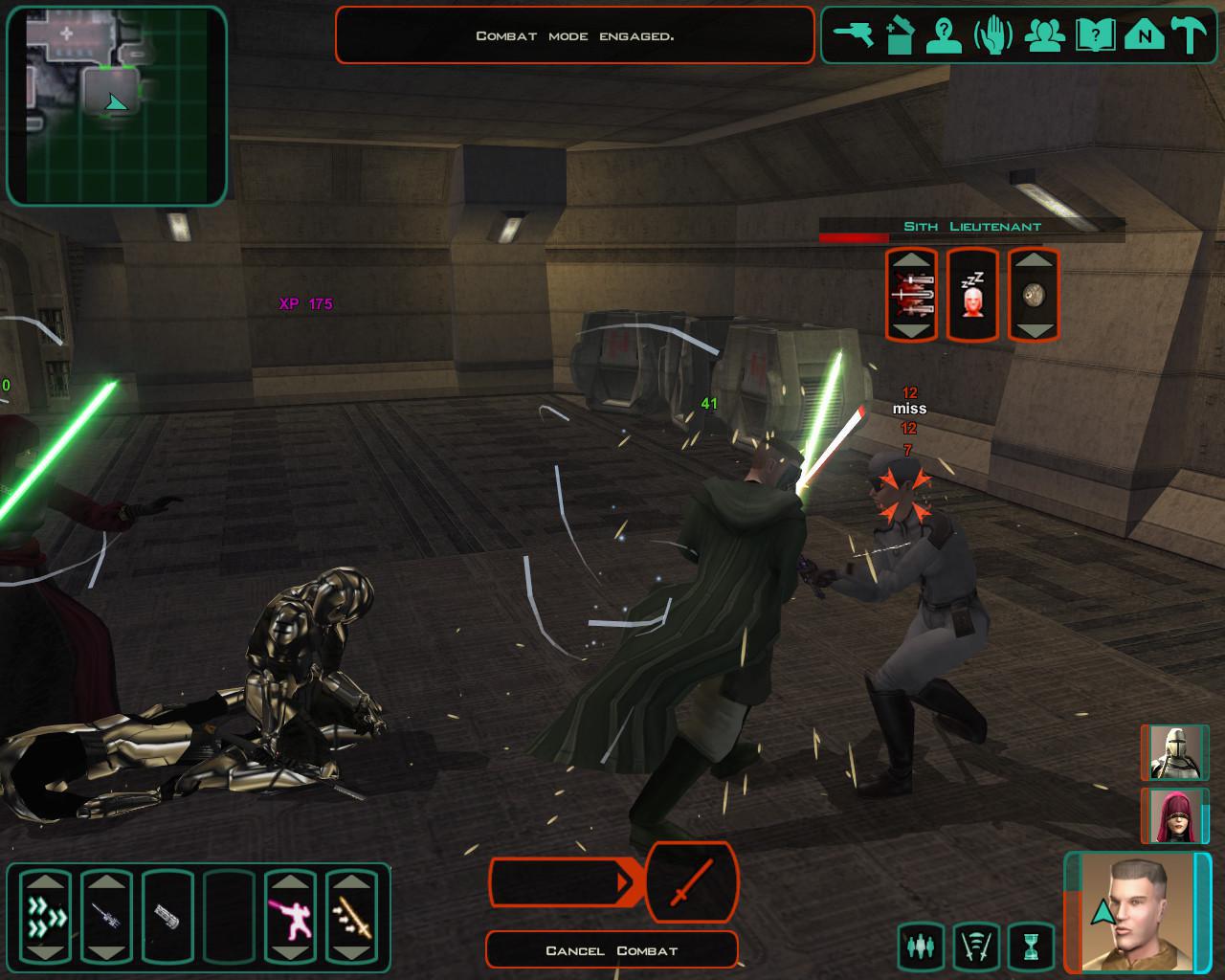Click the minimap
This screenshot has height=980, width=1225.
[116, 105]
